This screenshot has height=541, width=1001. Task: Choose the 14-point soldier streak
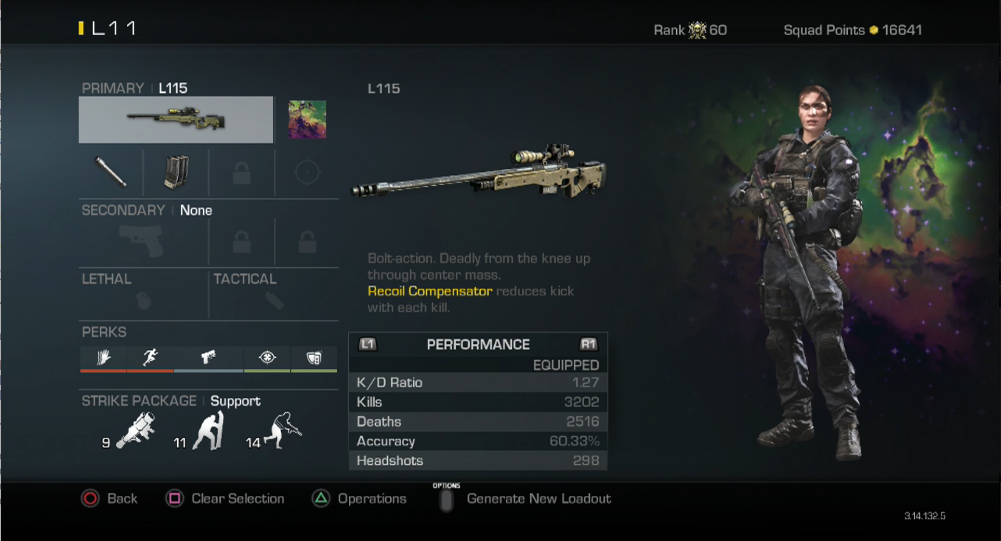coord(282,431)
